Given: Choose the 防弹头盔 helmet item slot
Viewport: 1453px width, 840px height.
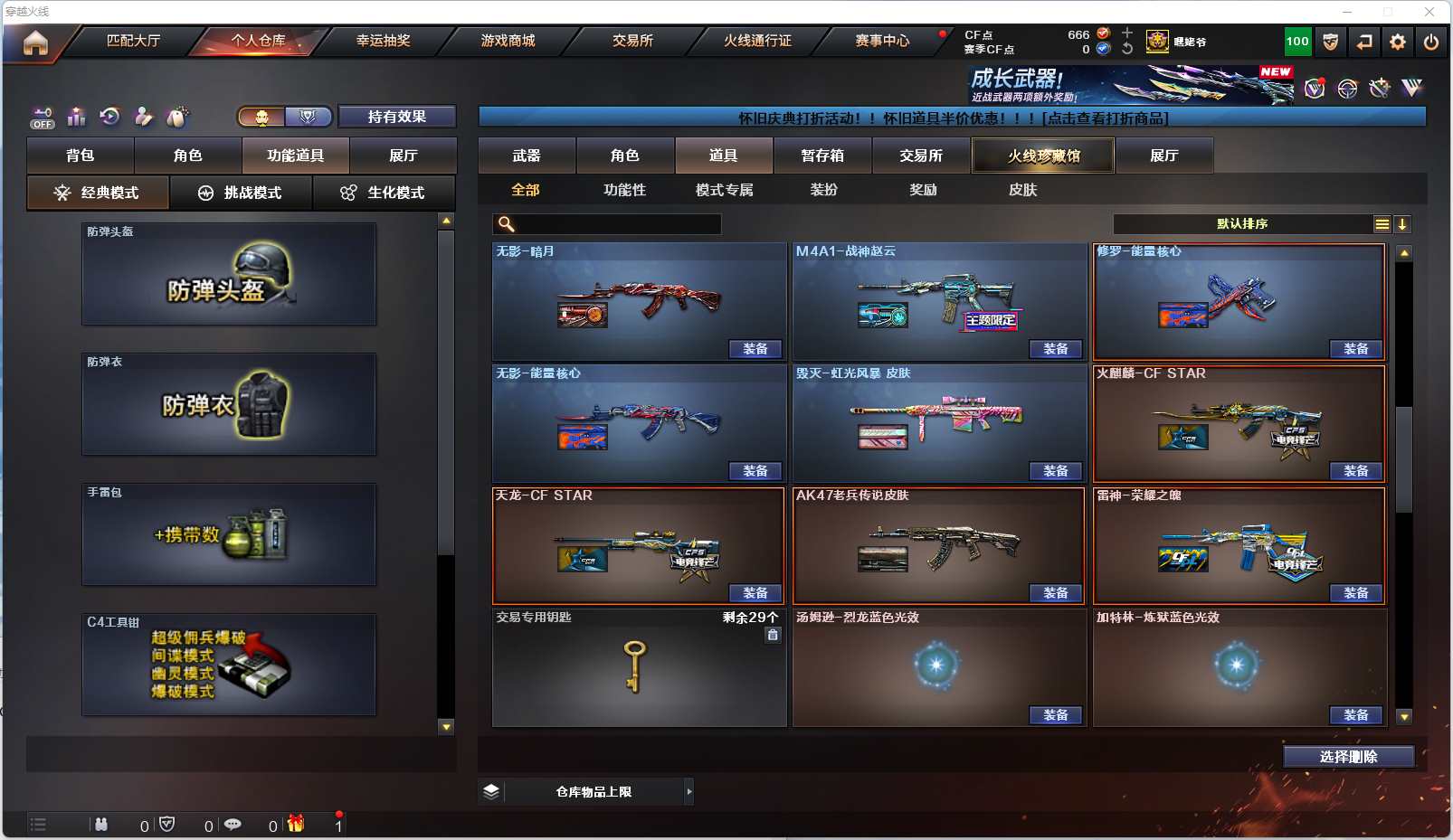Looking at the screenshot, I should (x=229, y=275).
